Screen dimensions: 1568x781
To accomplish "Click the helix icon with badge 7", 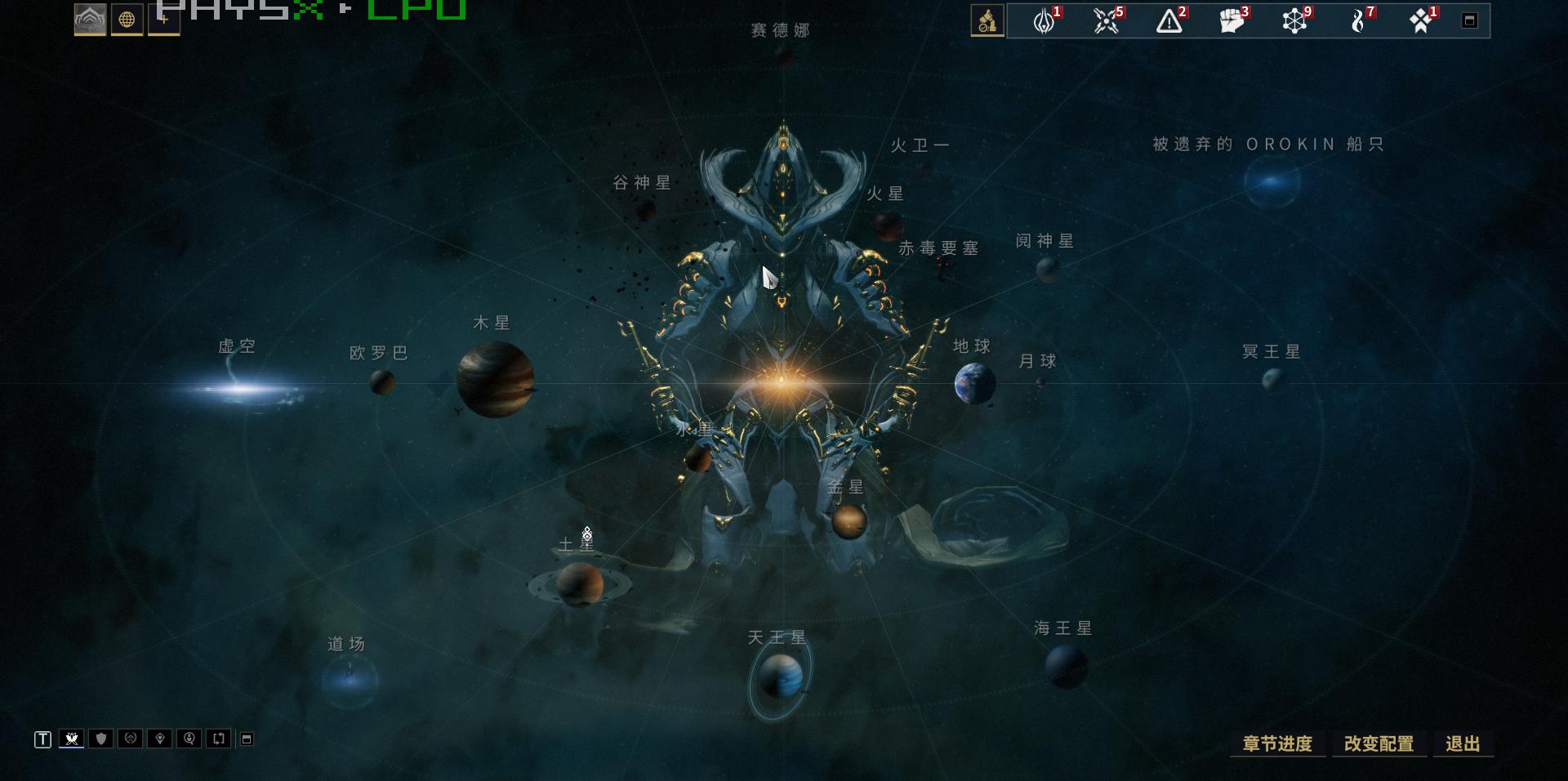I will point(1361,22).
